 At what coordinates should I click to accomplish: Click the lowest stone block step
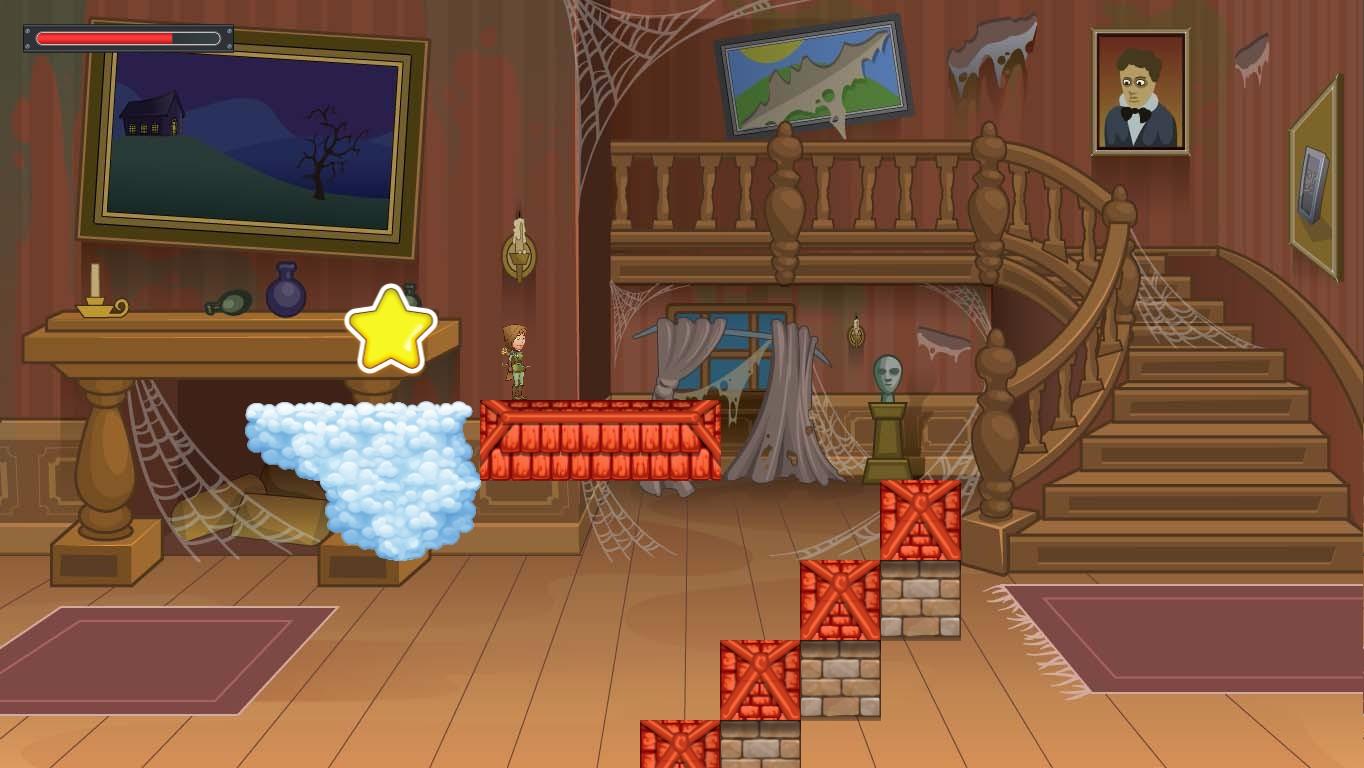point(760,740)
